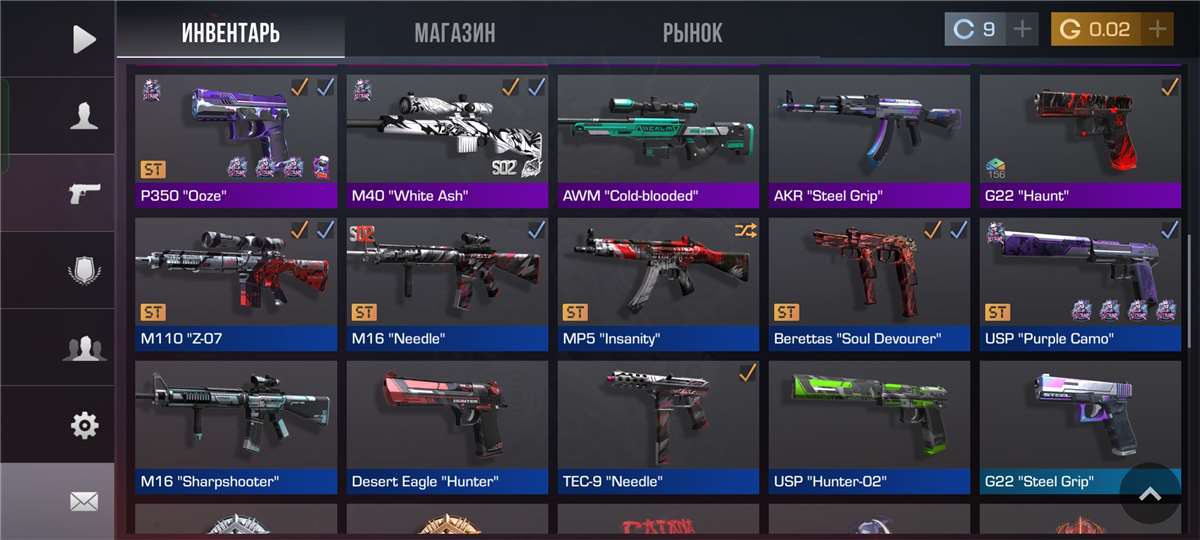Add silver coins with the plus button
Image resolution: width=1200 pixels, height=540 pixels.
point(1022,30)
